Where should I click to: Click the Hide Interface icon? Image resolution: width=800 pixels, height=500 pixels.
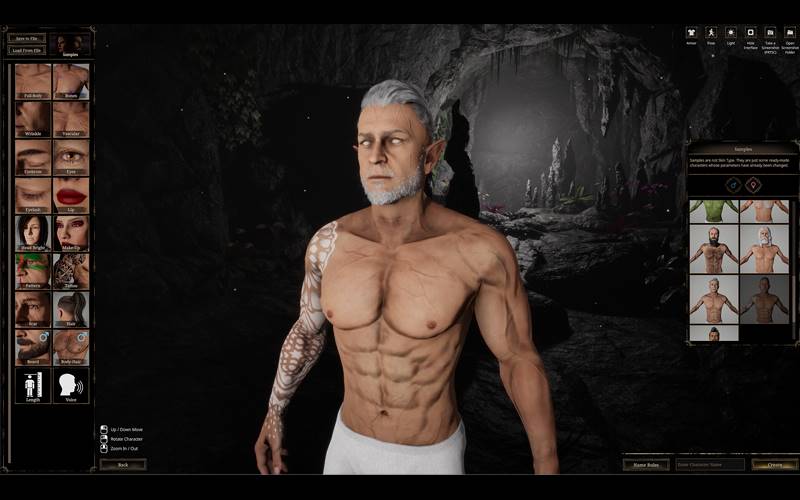[750, 35]
